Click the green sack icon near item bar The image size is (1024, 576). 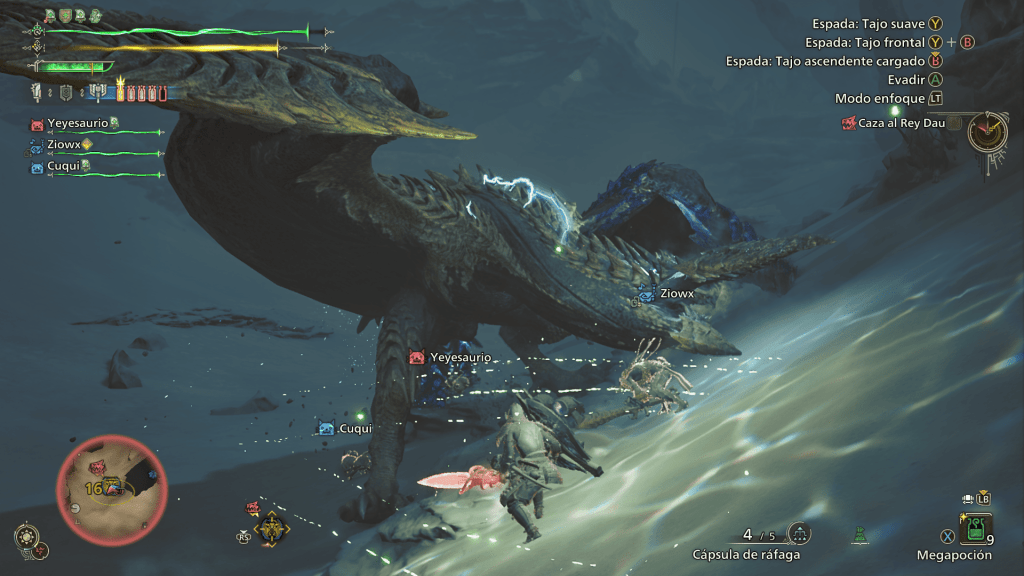point(860,536)
